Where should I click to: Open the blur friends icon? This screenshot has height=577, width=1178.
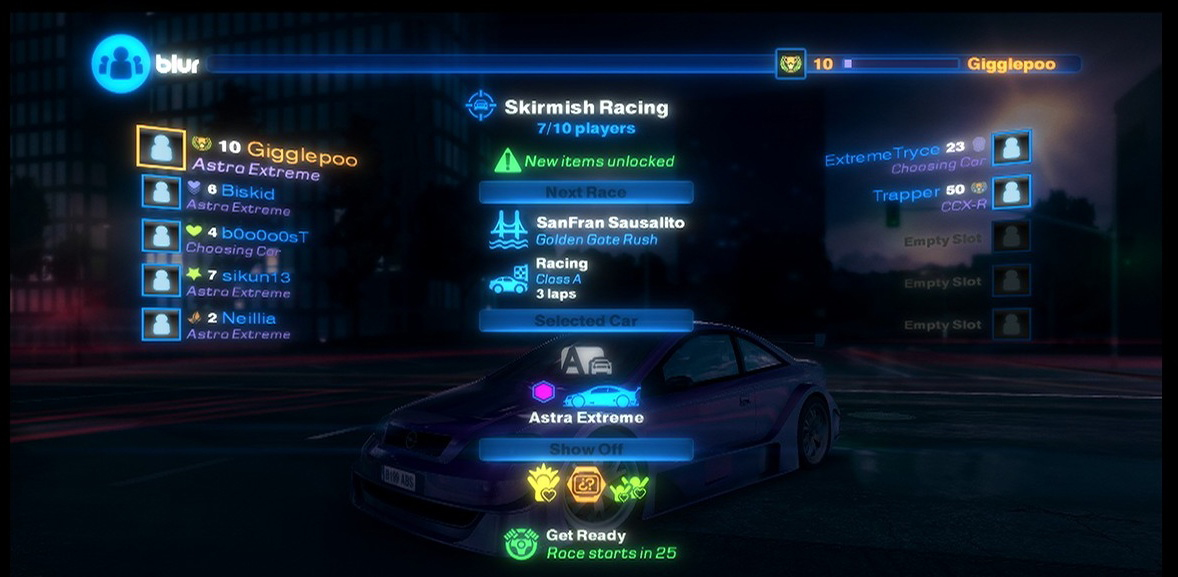(120, 64)
